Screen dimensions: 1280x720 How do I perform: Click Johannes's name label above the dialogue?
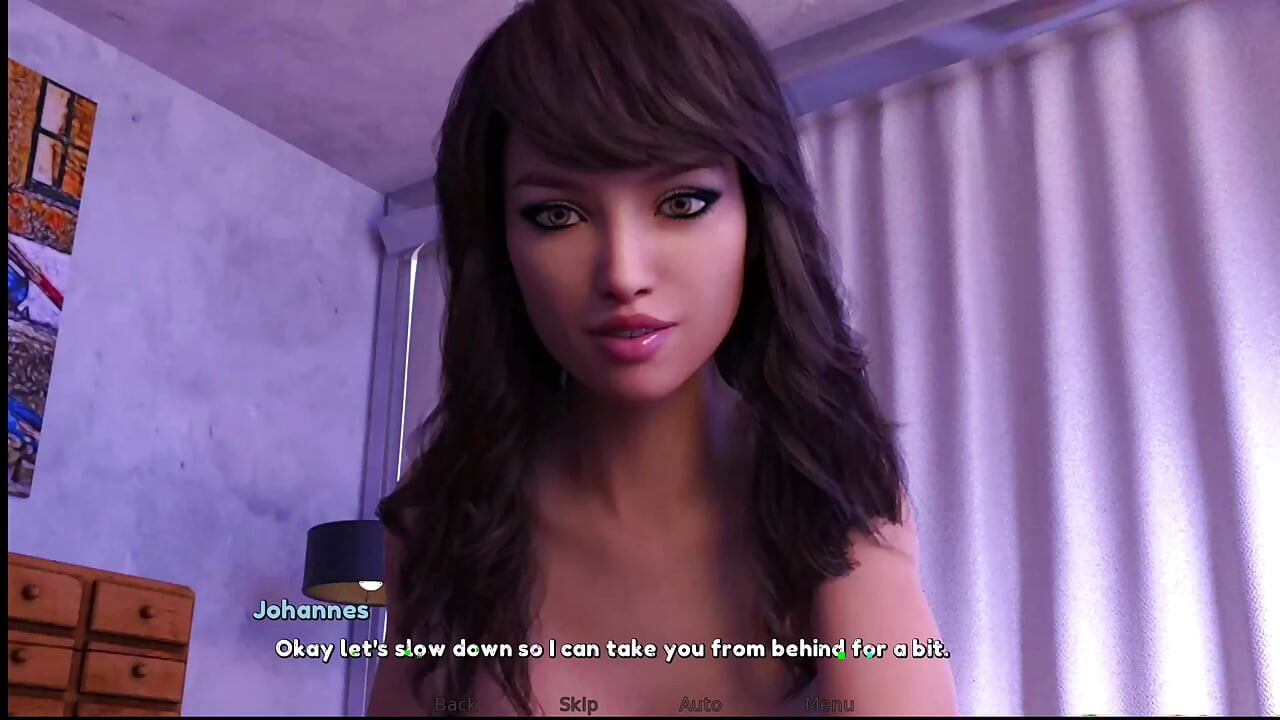click(311, 610)
